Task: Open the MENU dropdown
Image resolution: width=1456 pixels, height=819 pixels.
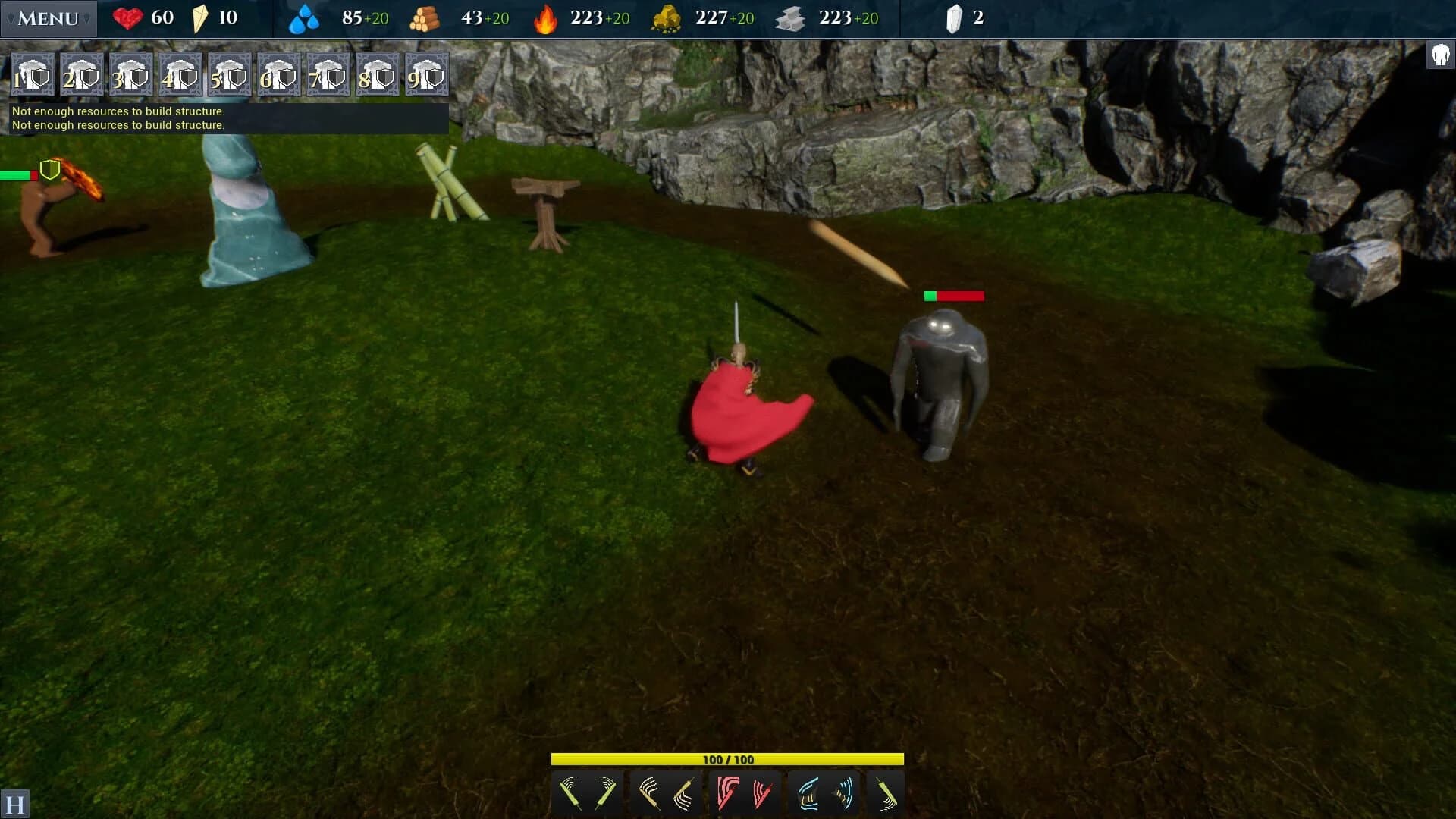Action: point(49,18)
